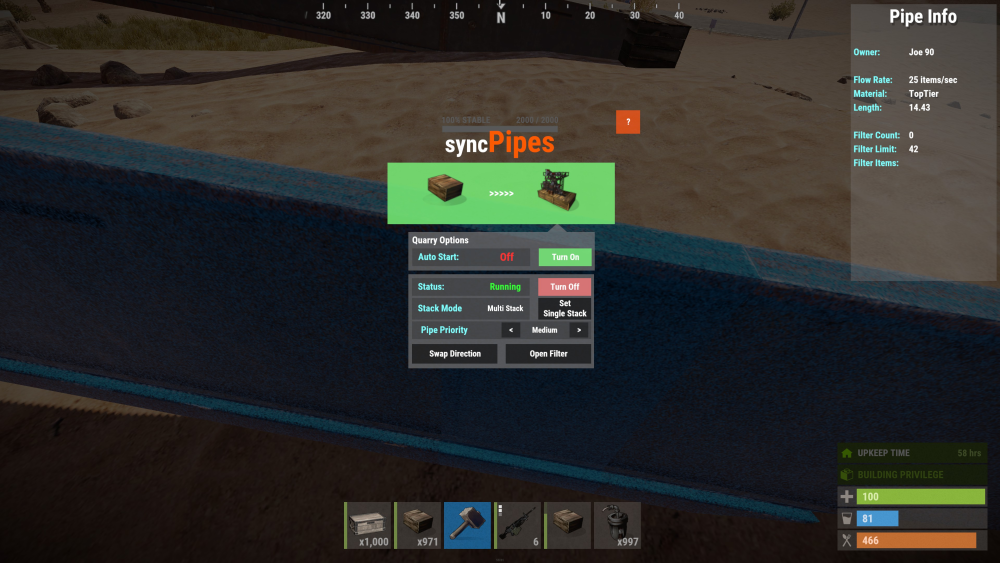Viewport: 1000px width, 563px height.
Task: Turn on quarry Auto Start
Action: [x=565, y=257]
